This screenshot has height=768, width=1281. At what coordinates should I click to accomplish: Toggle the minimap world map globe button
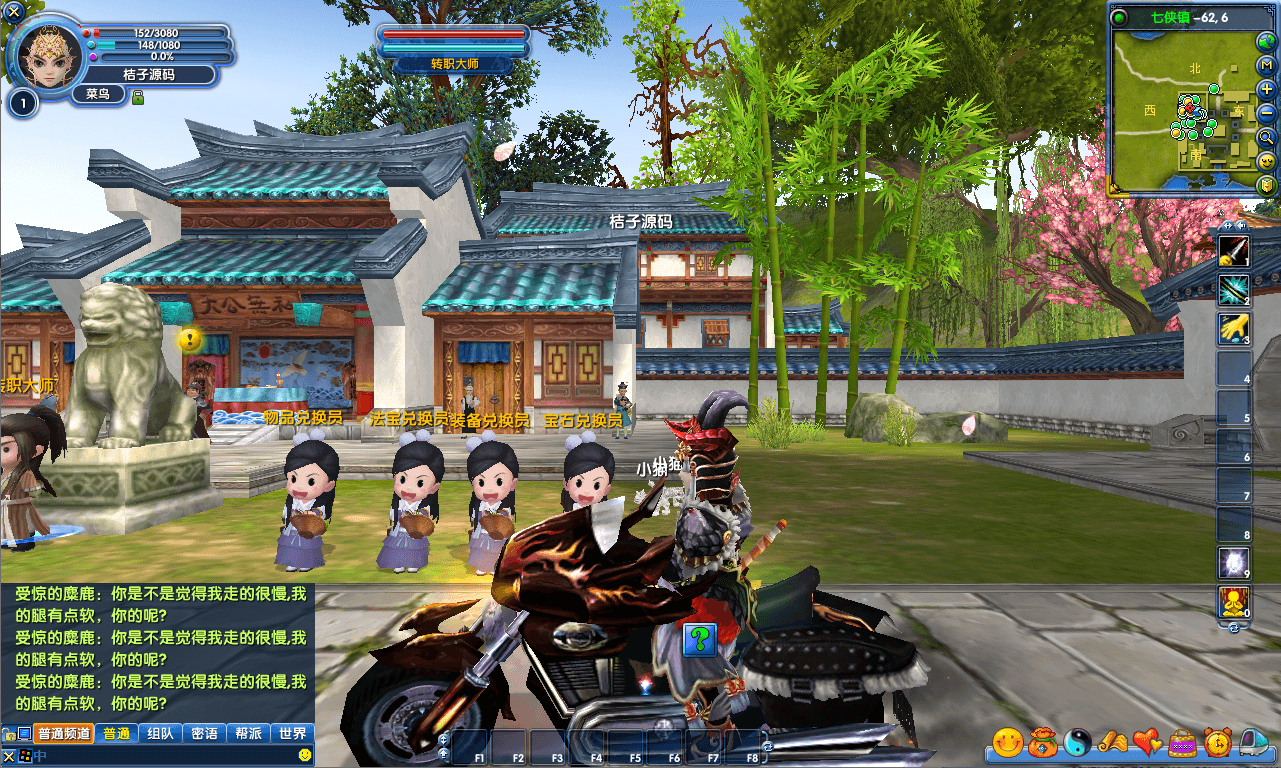[x=1264, y=41]
